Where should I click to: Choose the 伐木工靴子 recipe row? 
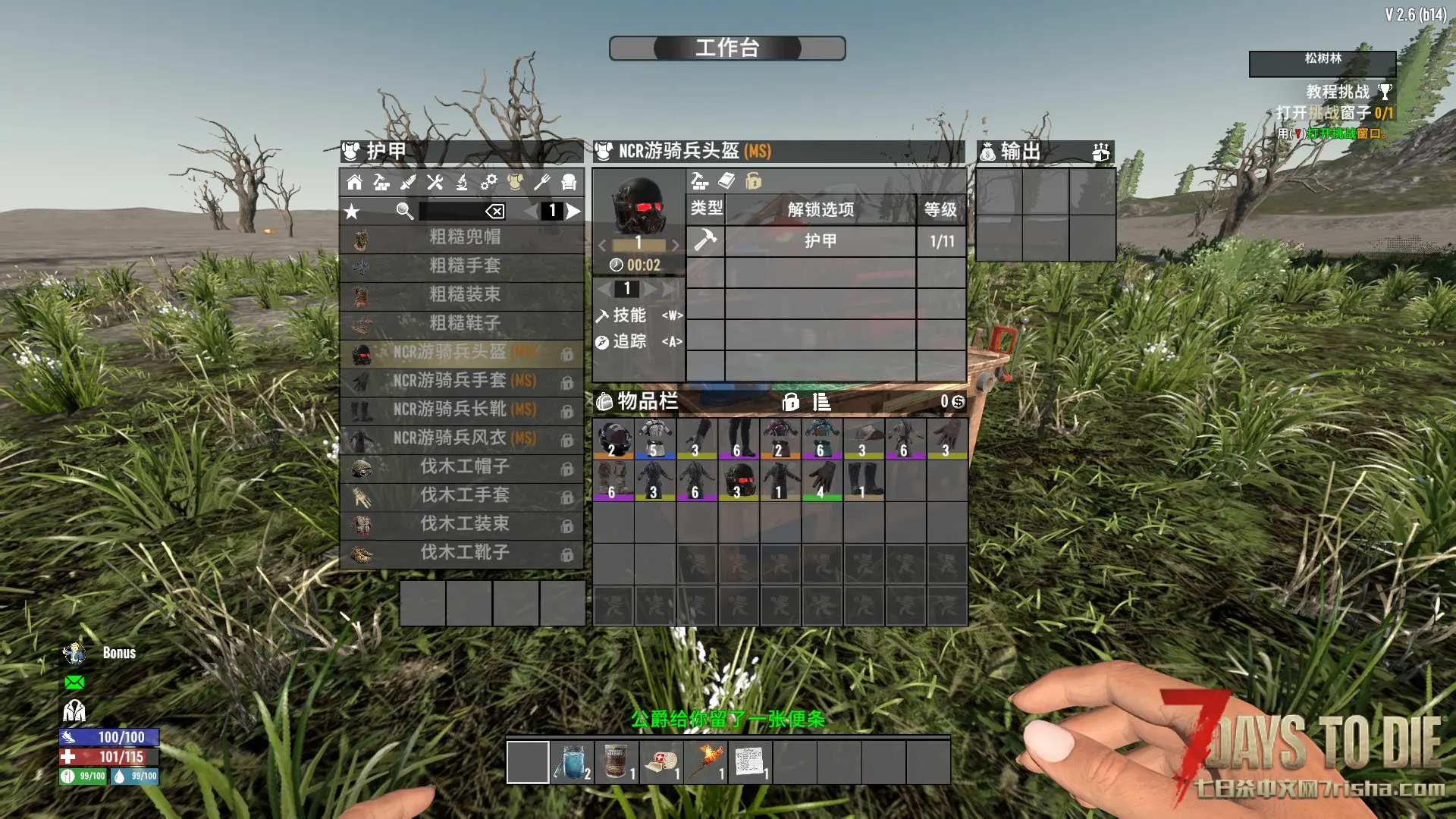pyautogui.click(x=464, y=553)
